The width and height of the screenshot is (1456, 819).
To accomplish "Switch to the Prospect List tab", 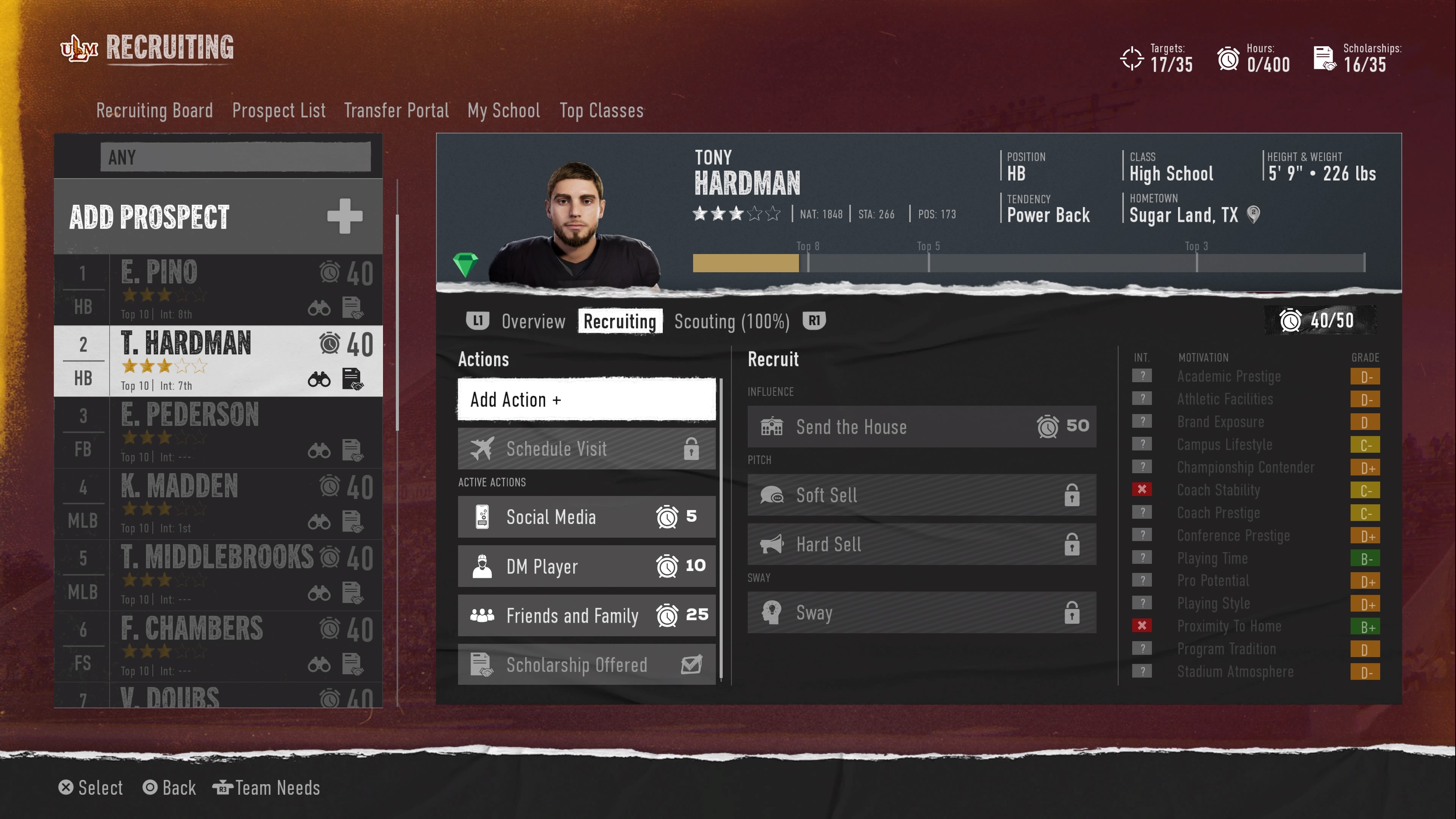I will pyautogui.click(x=279, y=110).
